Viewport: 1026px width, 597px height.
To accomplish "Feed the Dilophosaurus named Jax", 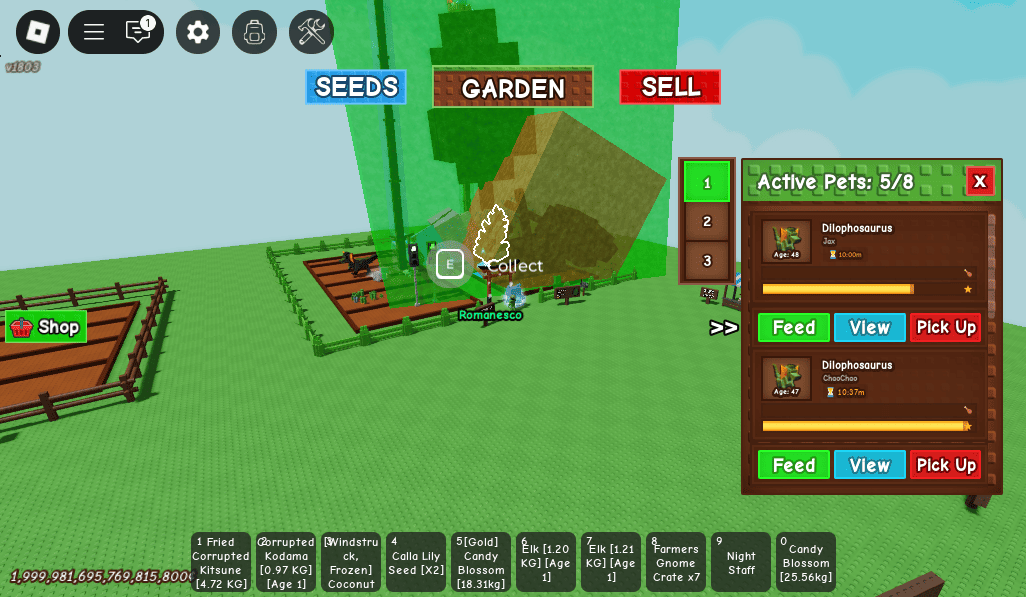I will [793, 327].
